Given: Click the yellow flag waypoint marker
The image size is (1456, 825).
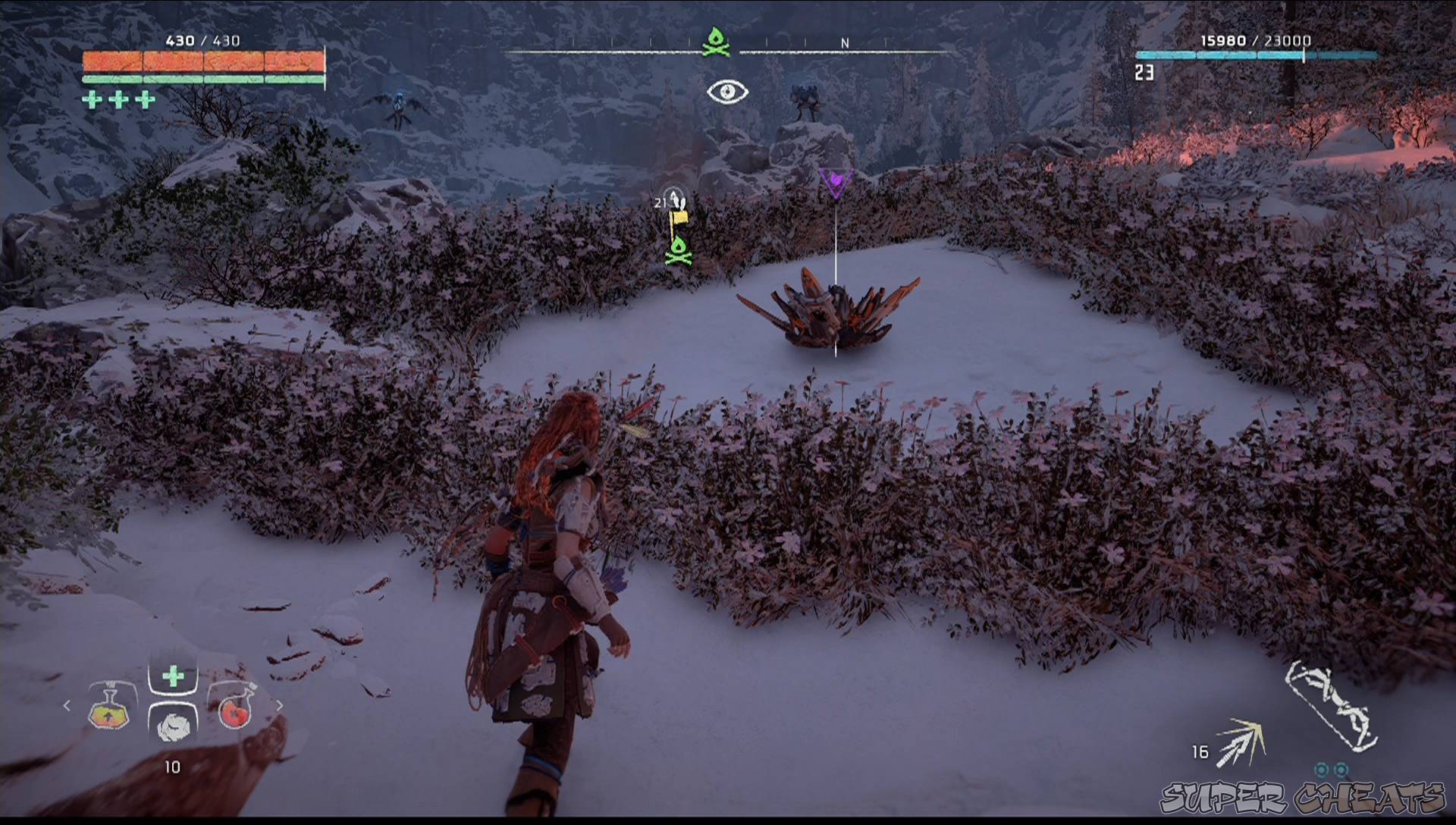Looking at the screenshot, I should pyautogui.click(x=679, y=219).
